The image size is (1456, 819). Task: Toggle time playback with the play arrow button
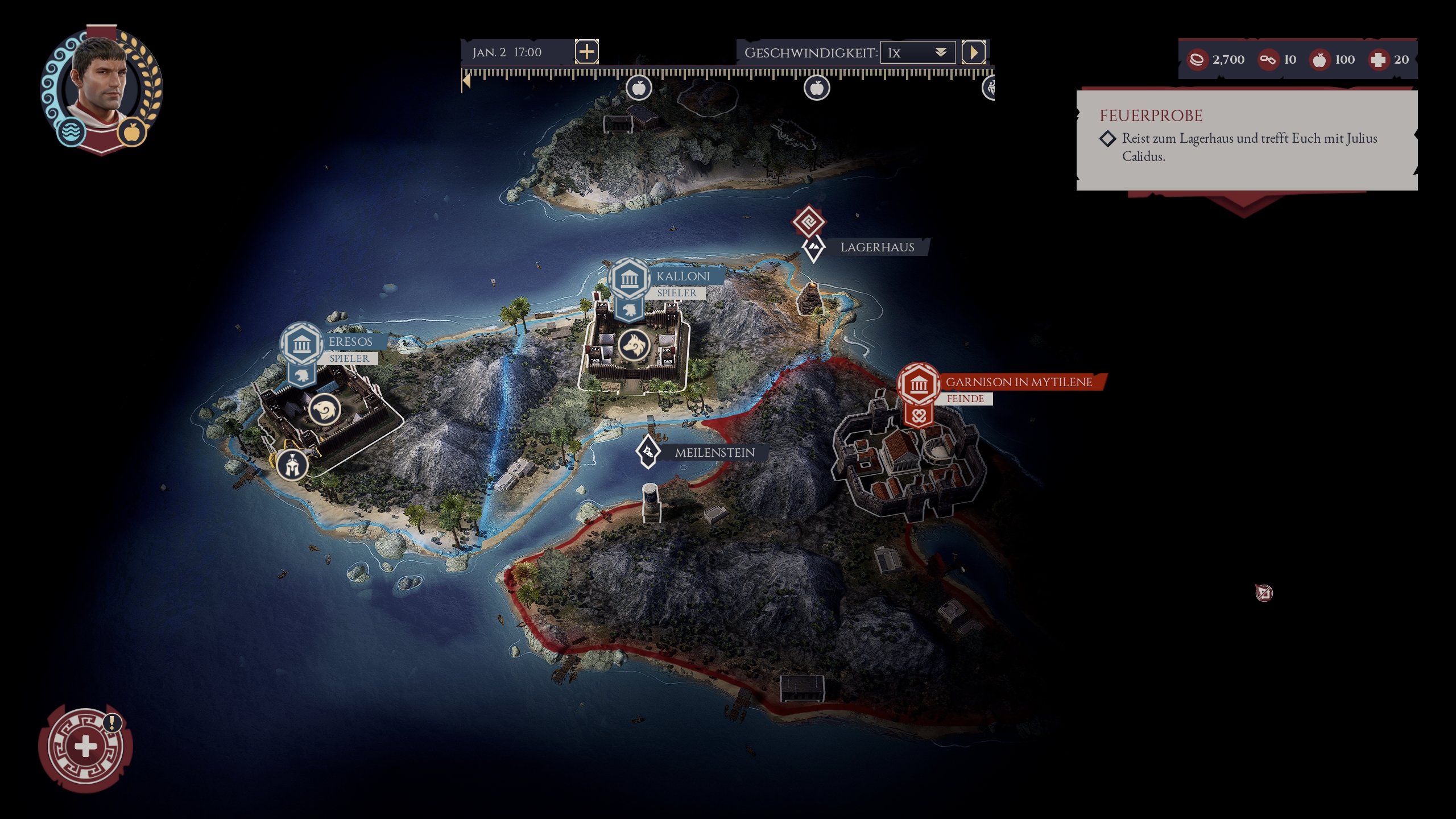975,52
